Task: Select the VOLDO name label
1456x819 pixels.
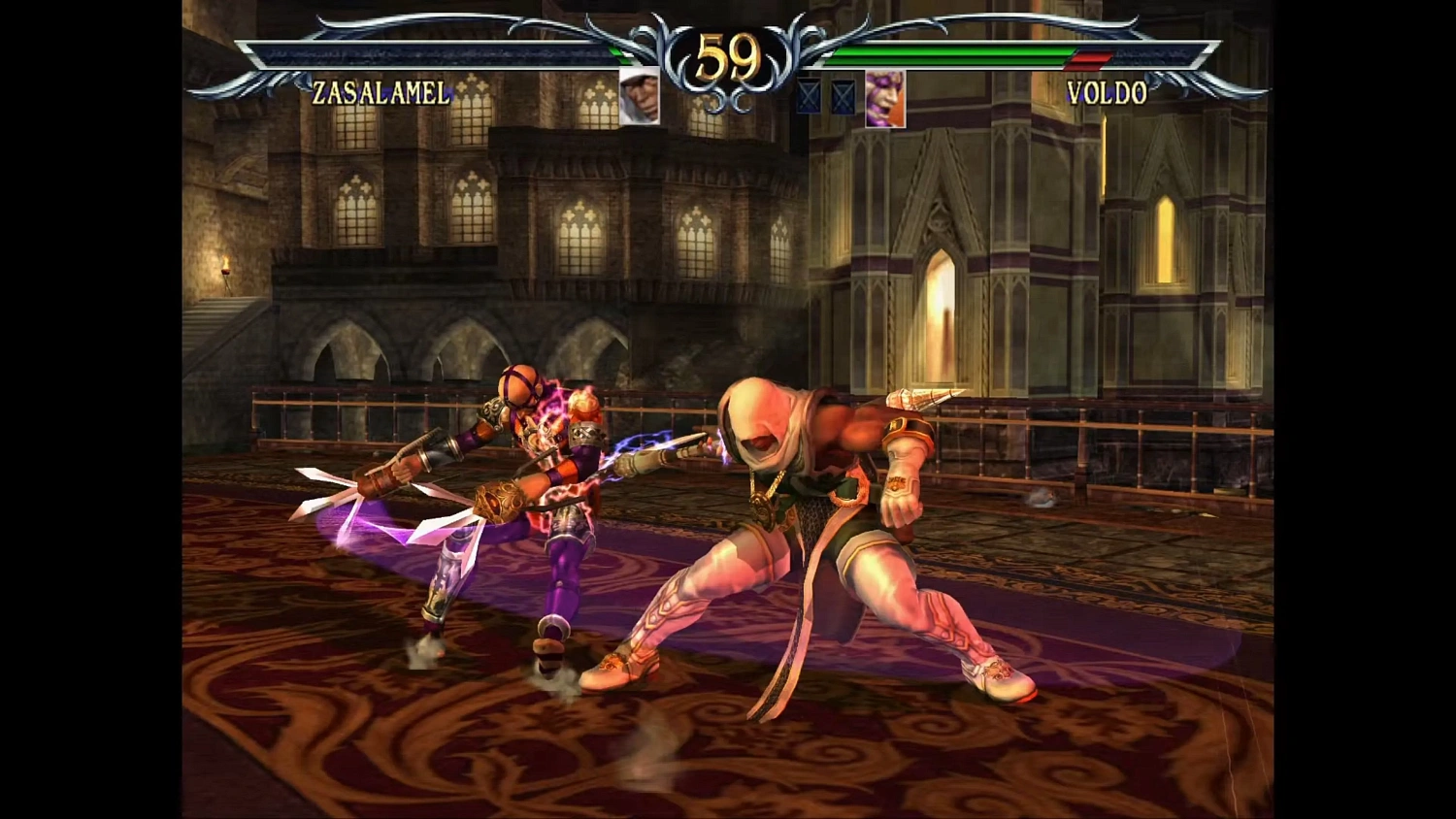Action: coord(1105,93)
